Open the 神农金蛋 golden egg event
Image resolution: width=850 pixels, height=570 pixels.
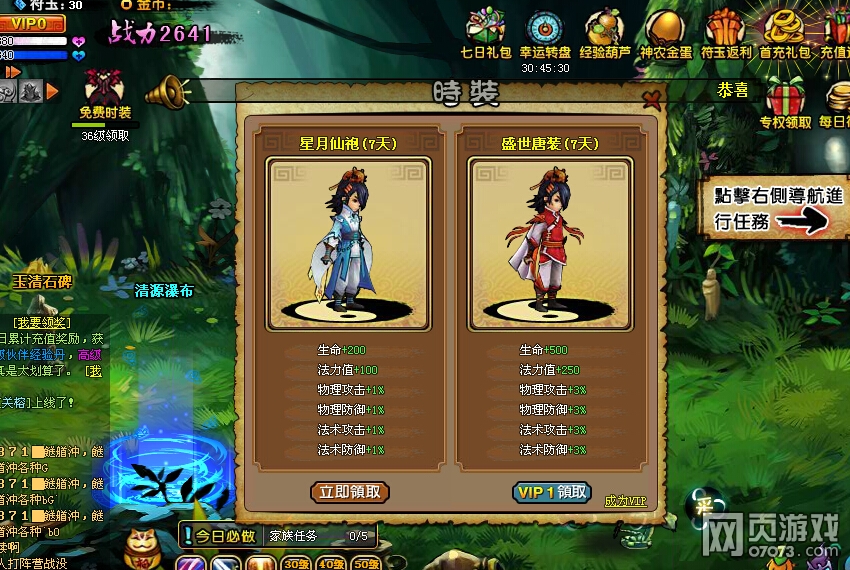click(x=664, y=30)
